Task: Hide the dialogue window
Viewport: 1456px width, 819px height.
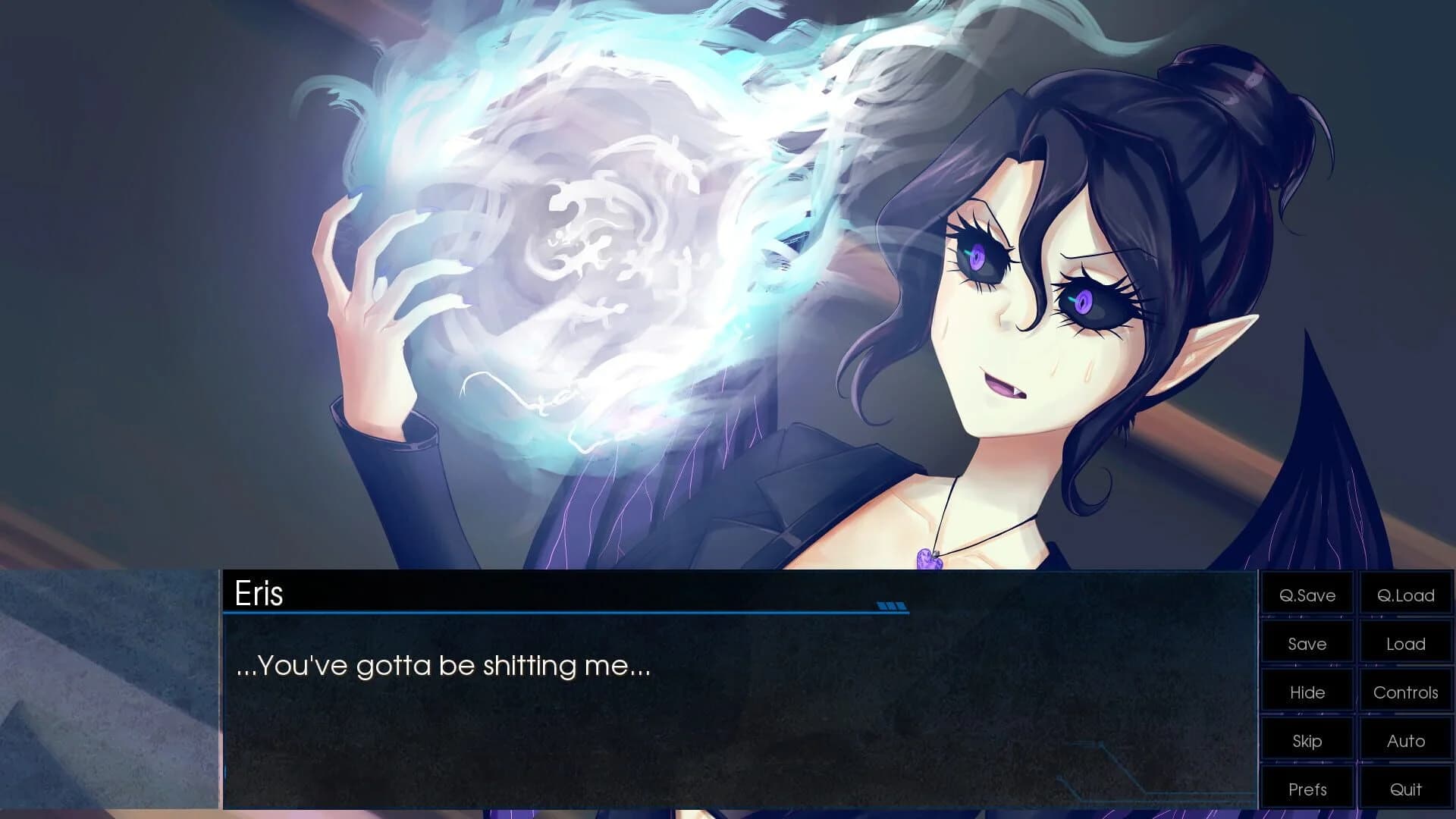Action: tap(1307, 692)
